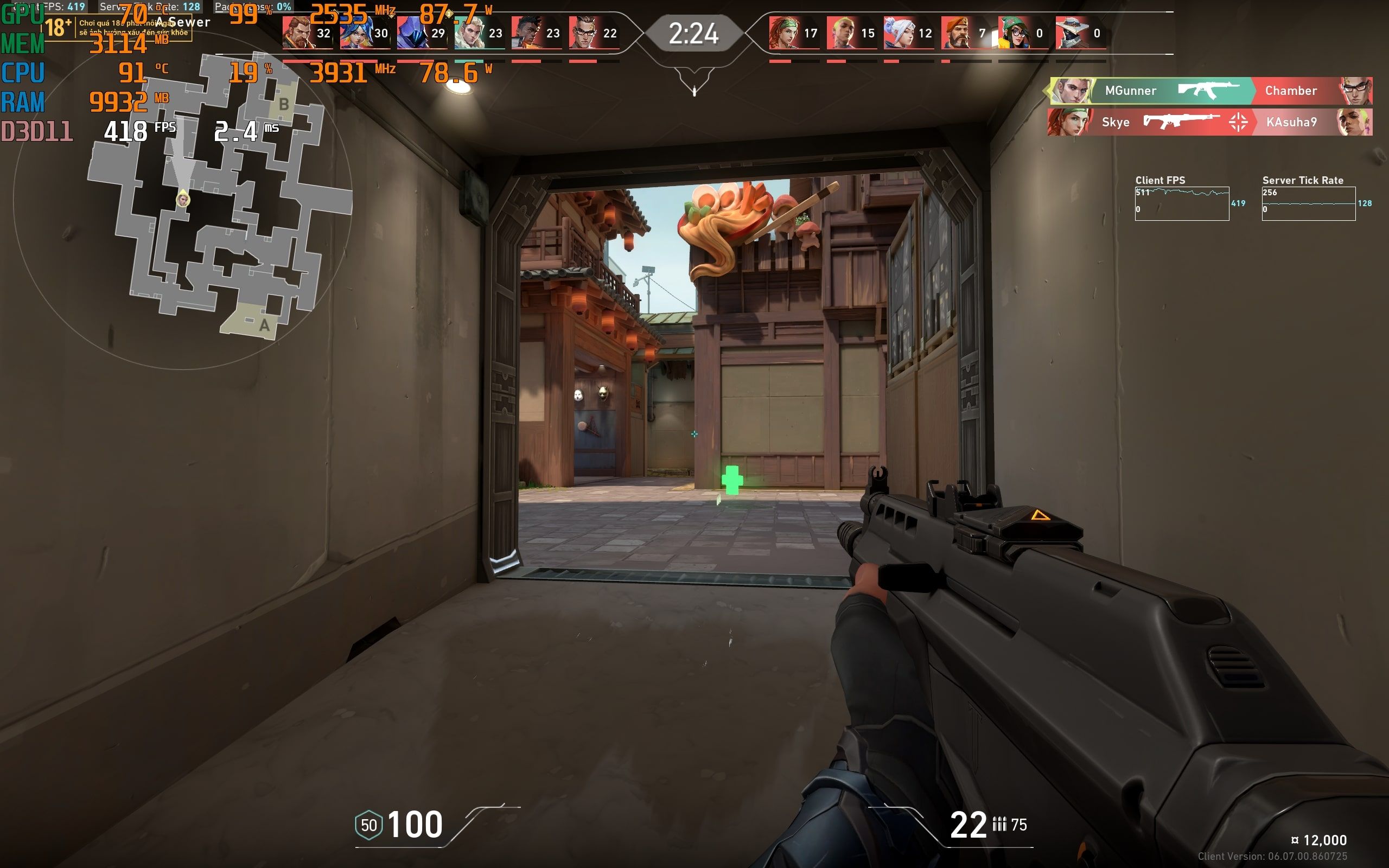Click the Server Tick Rate graph

click(x=1308, y=203)
